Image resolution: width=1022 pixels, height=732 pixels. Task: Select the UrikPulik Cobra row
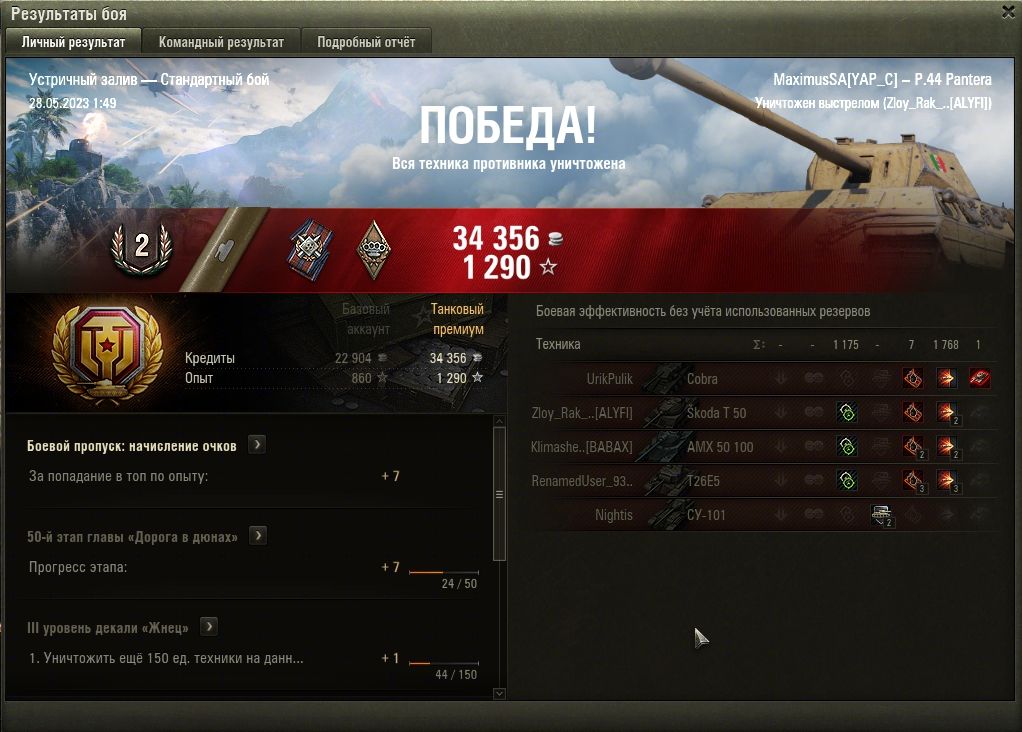coord(700,379)
